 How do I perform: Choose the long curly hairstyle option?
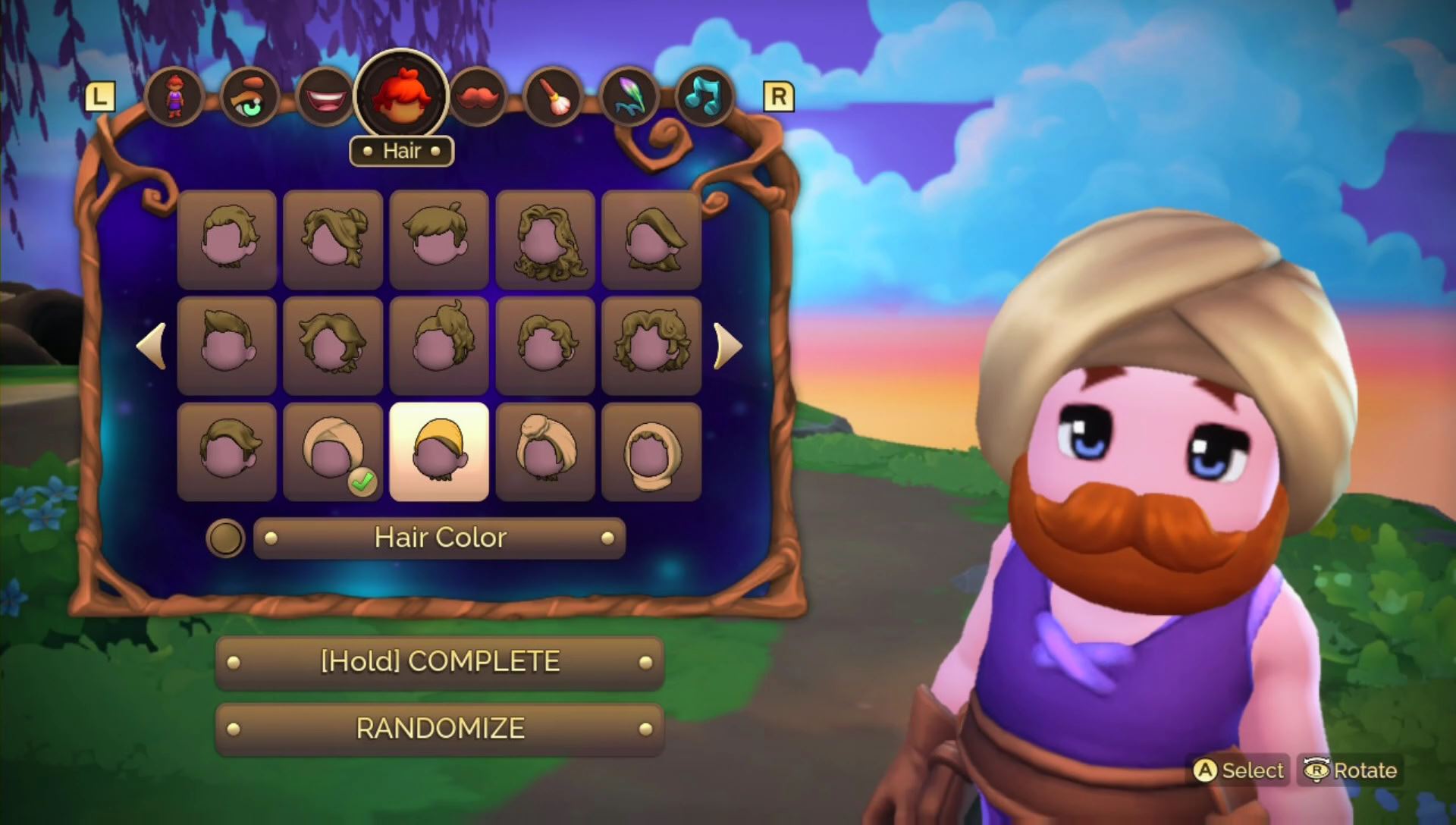546,239
